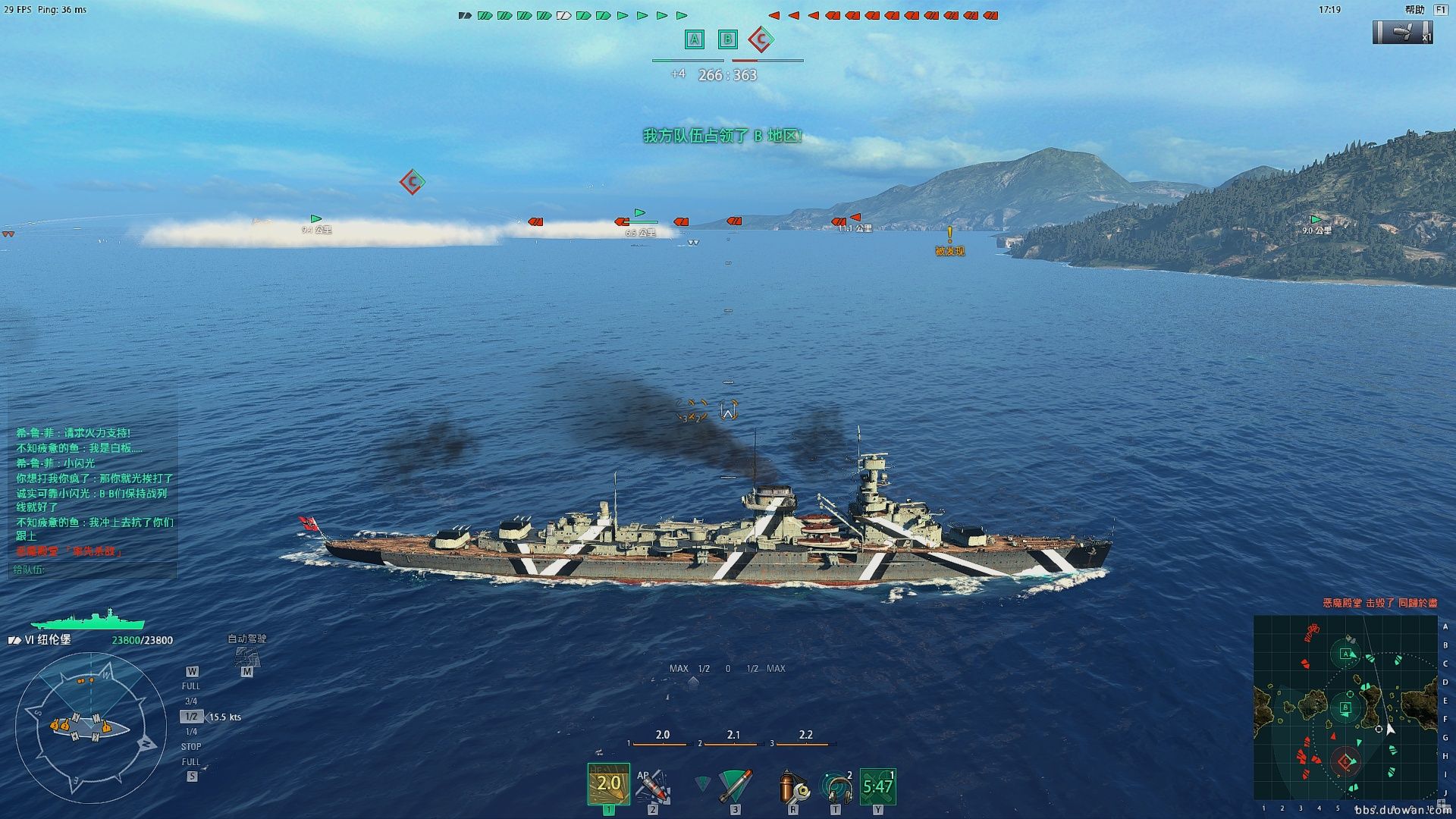Open the minimap in the corner
The height and width of the screenshot is (819, 1456).
[x=1345, y=707]
